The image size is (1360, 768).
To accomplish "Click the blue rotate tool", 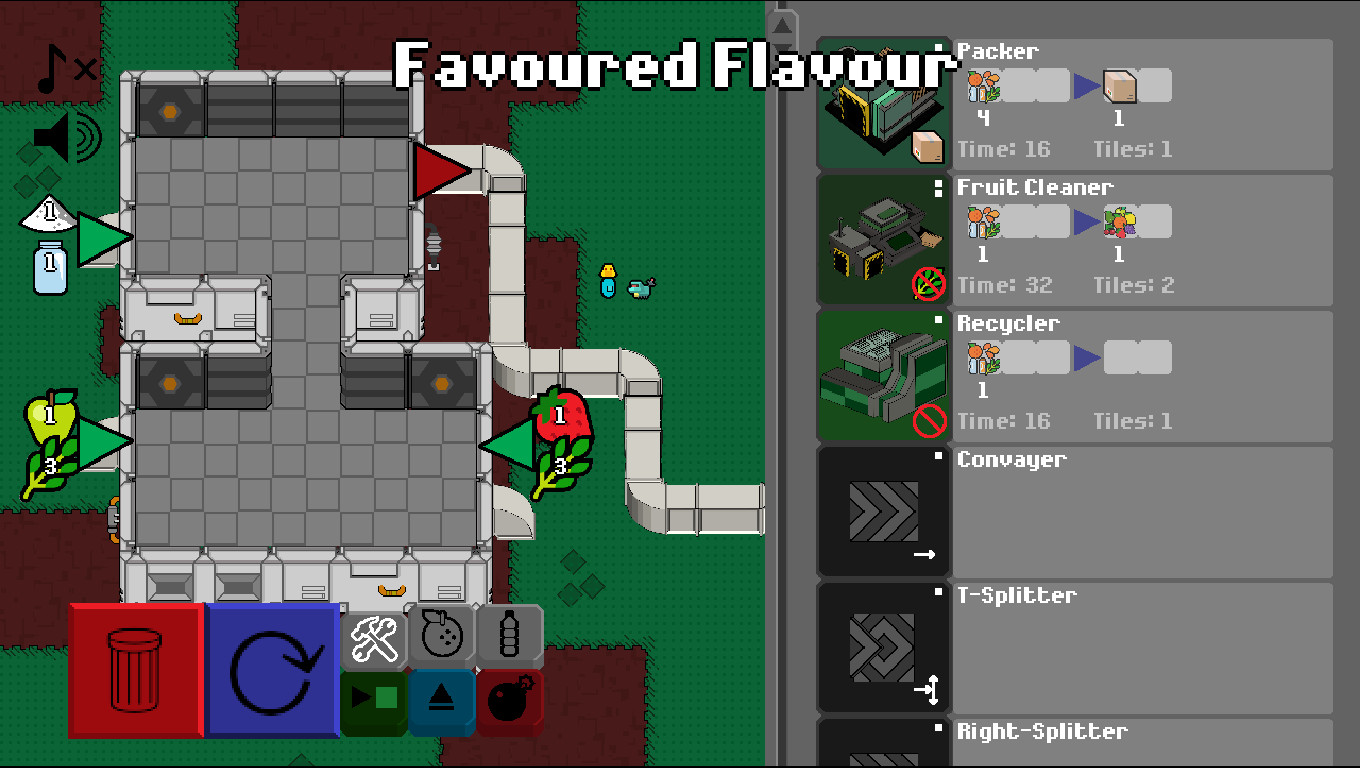I will pyautogui.click(x=270, y=670).
